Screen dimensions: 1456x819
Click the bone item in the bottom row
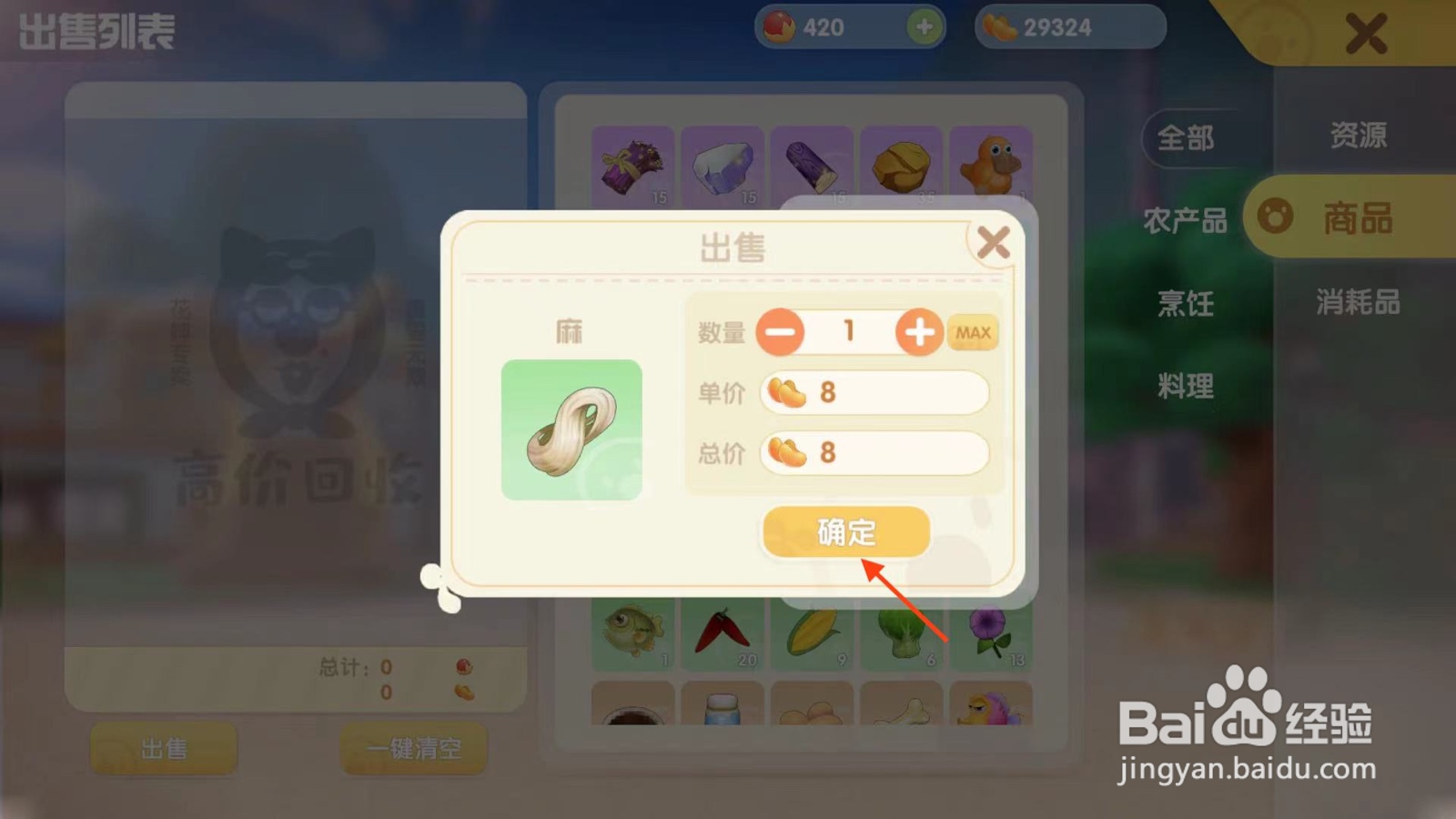coord(902,714)
